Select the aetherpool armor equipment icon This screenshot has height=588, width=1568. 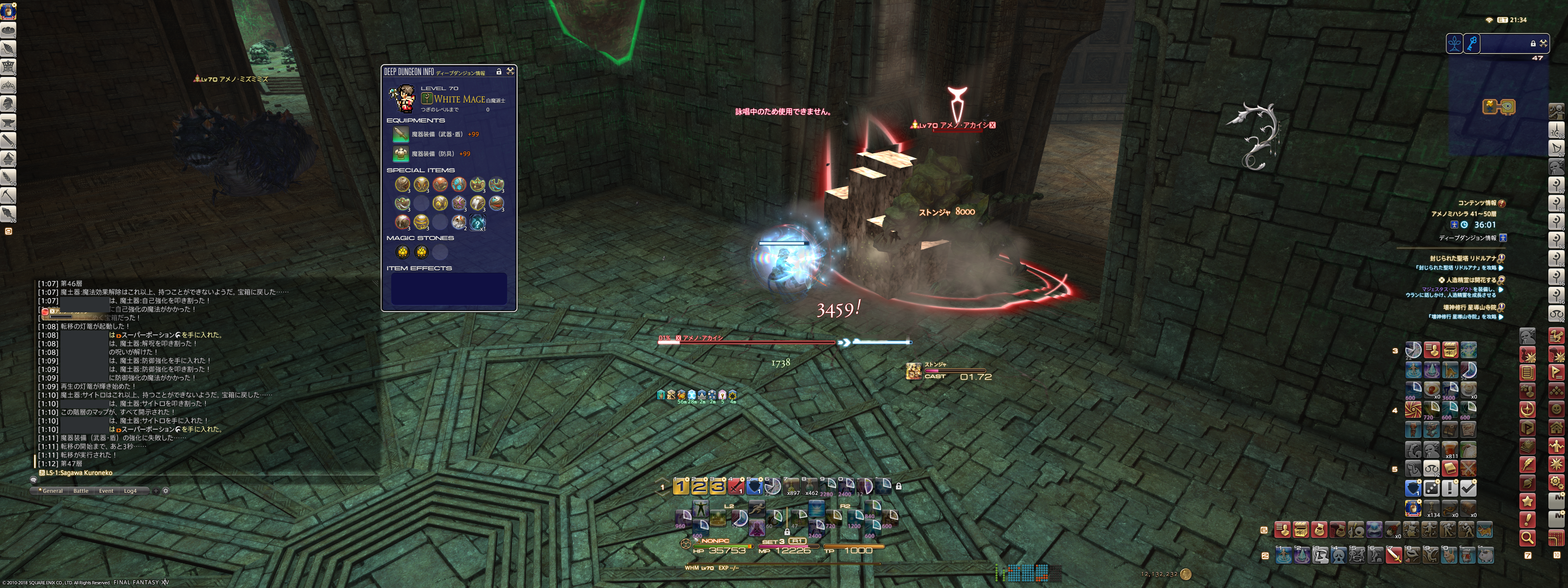(401, 154)
